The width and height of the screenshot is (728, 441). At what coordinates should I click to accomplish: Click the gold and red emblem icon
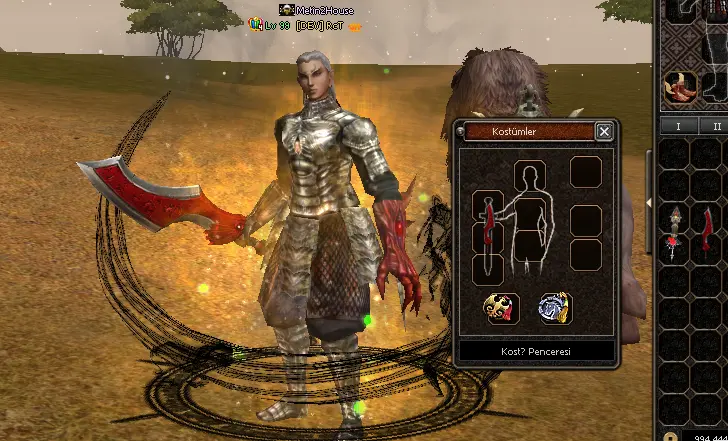(500, 308)
